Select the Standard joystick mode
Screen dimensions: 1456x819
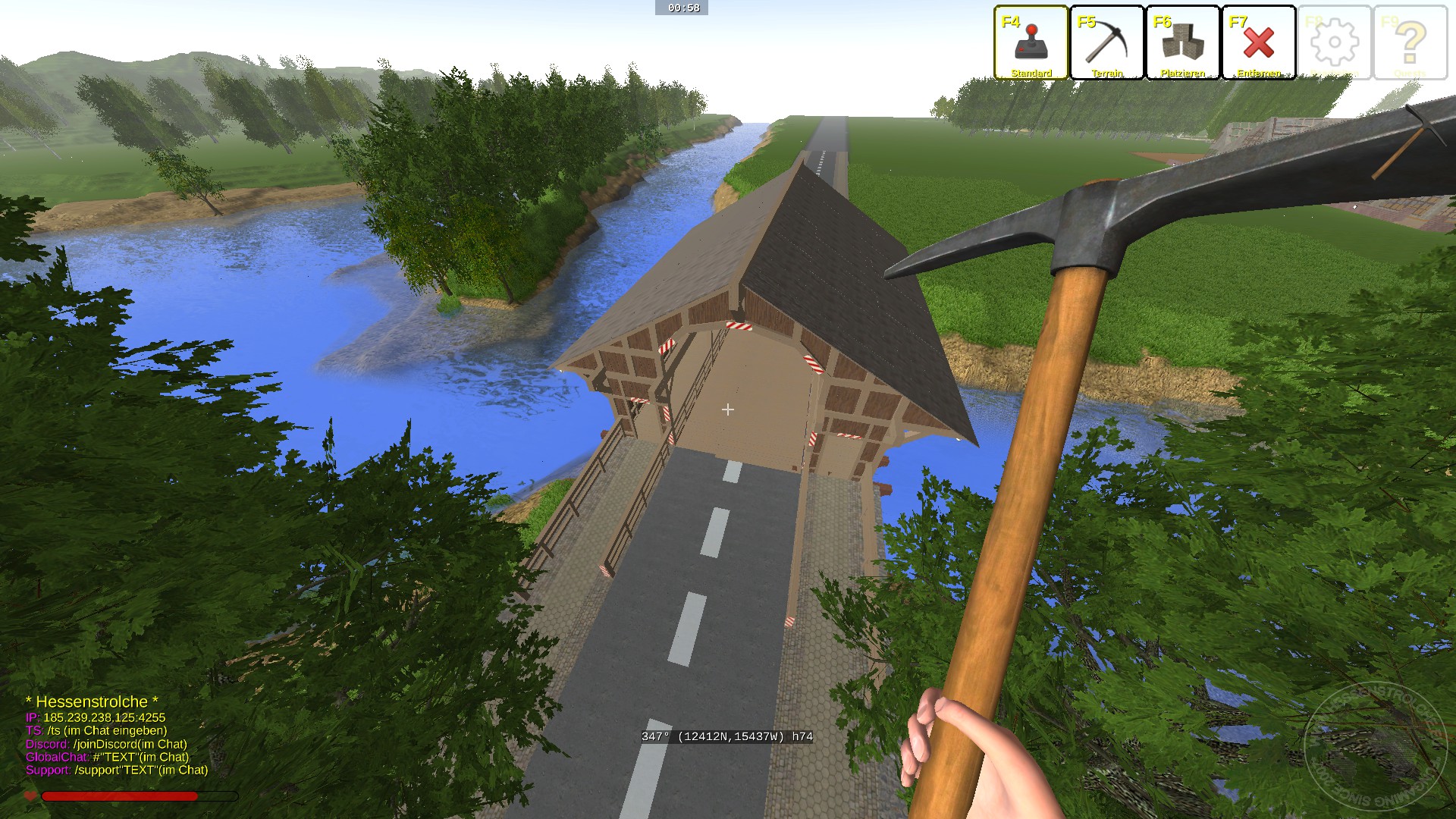pyautogui.click(x=1031, y=42)
